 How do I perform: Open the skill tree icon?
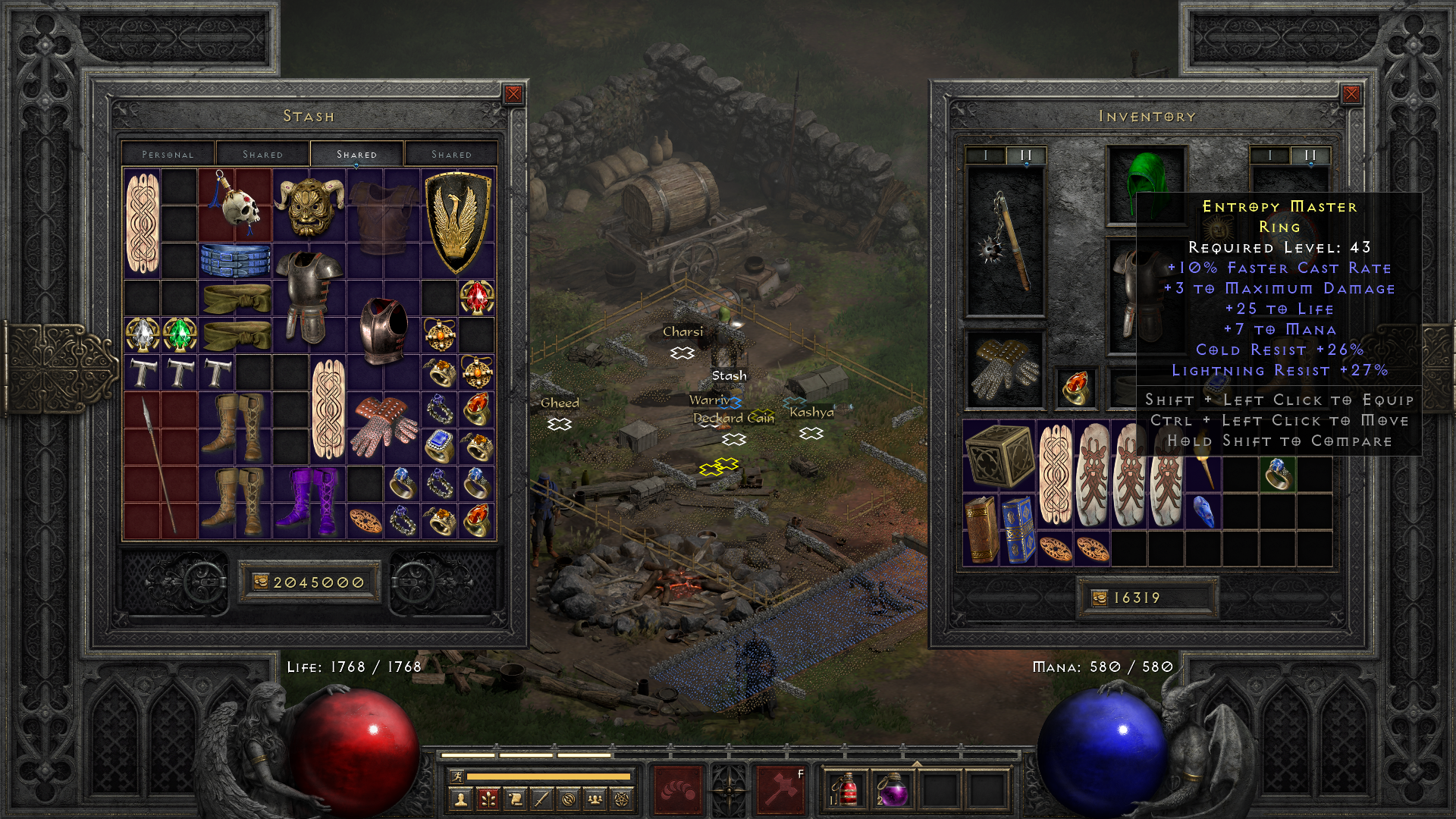click(x=489, y=799)
